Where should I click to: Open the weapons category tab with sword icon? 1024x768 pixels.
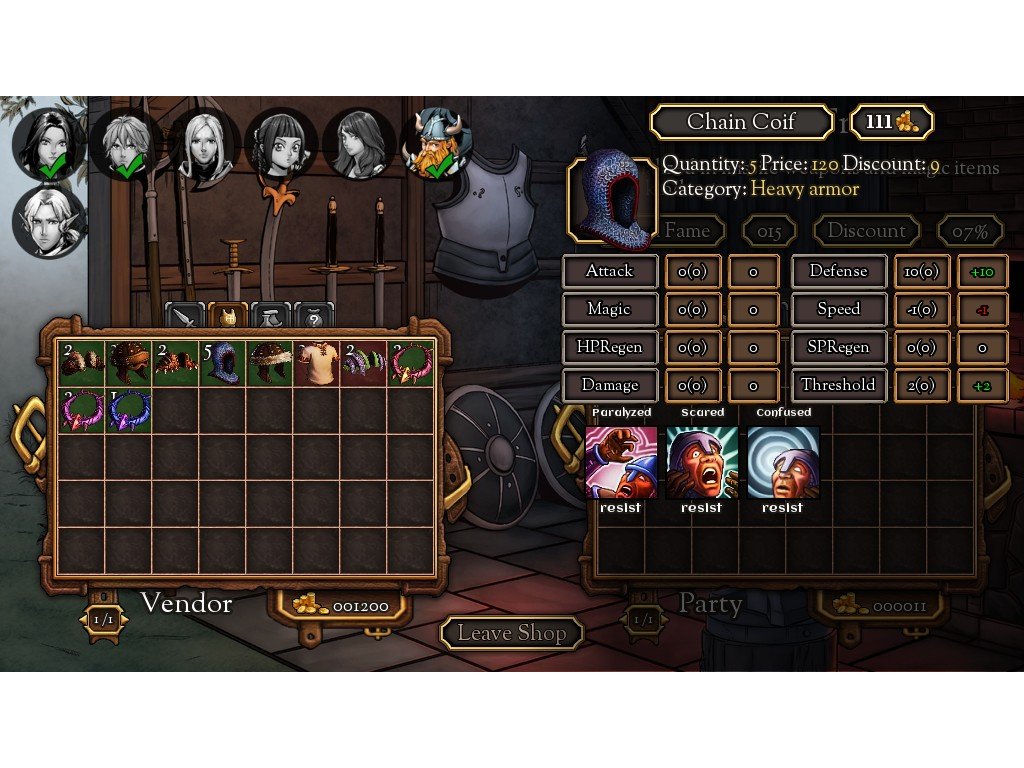185,318
